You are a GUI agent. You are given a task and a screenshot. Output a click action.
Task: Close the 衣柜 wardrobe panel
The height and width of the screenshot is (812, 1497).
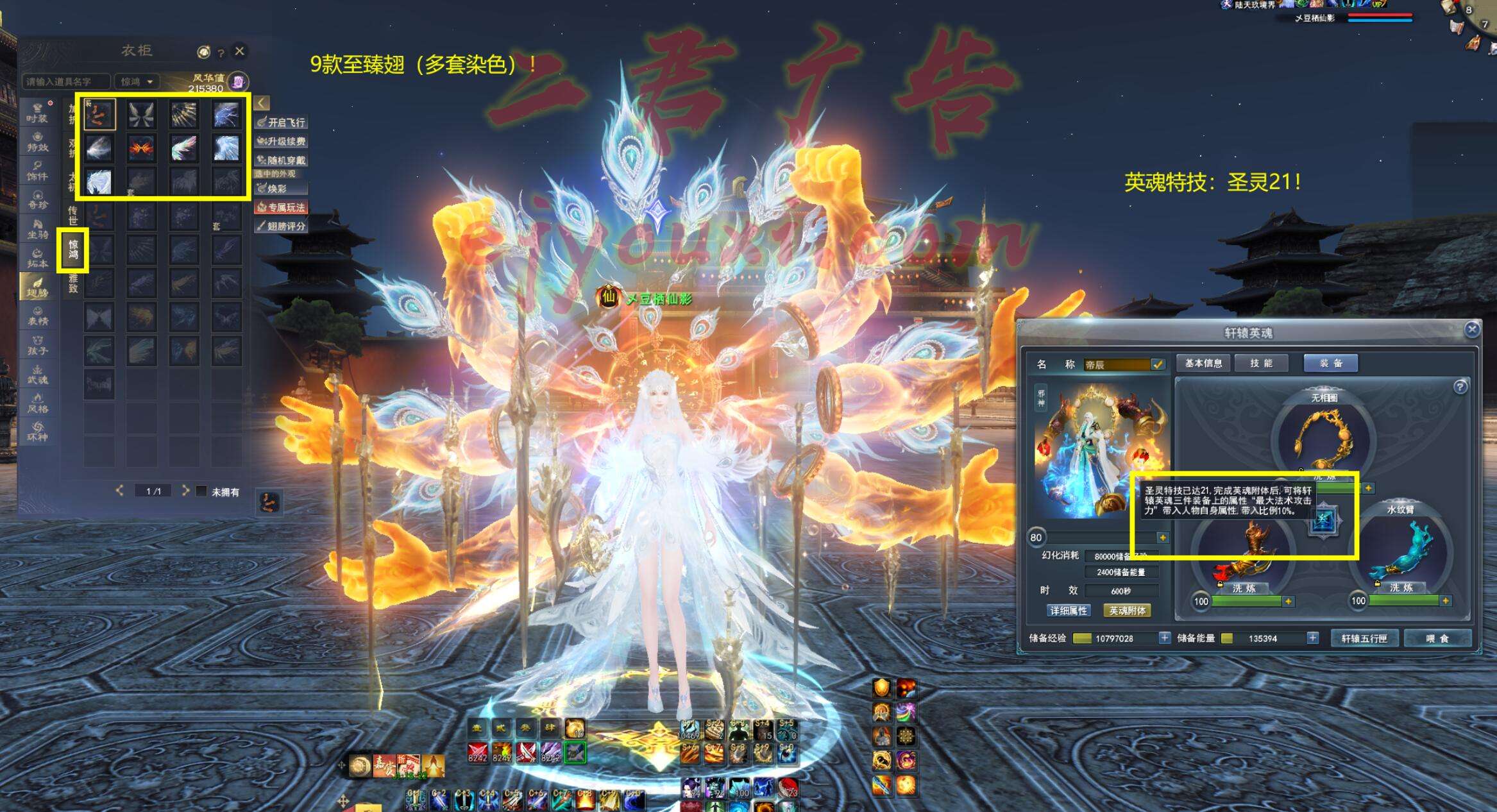(x=239, y=51)
